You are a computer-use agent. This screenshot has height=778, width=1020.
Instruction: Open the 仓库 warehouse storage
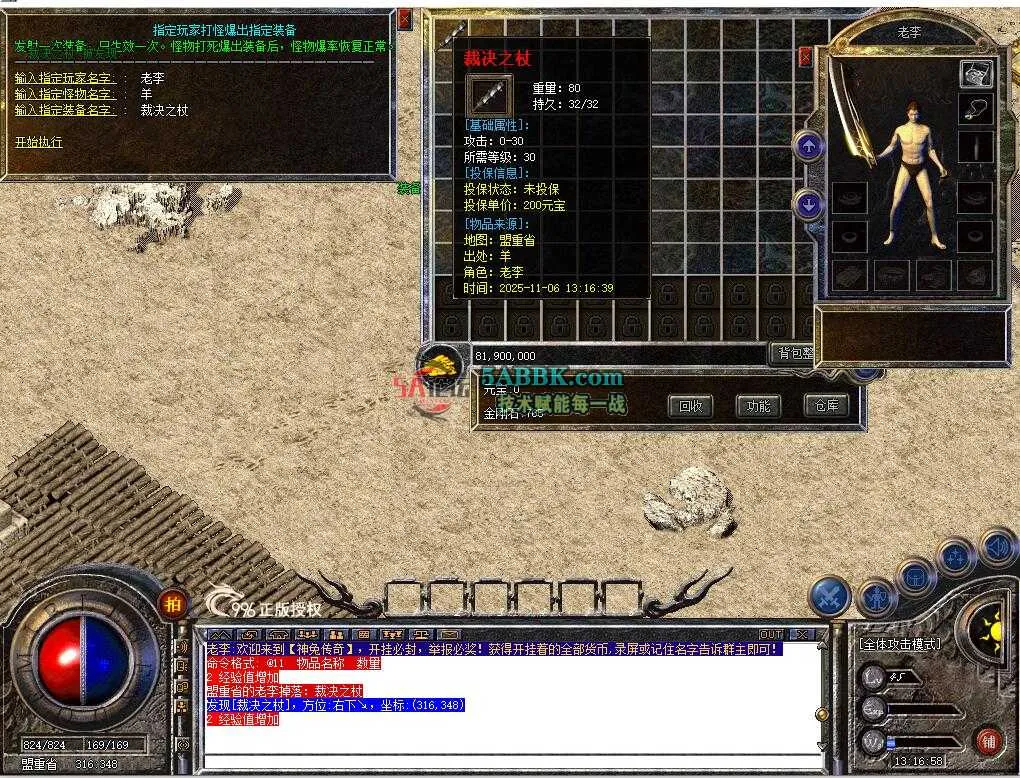(x=826, y=405)
